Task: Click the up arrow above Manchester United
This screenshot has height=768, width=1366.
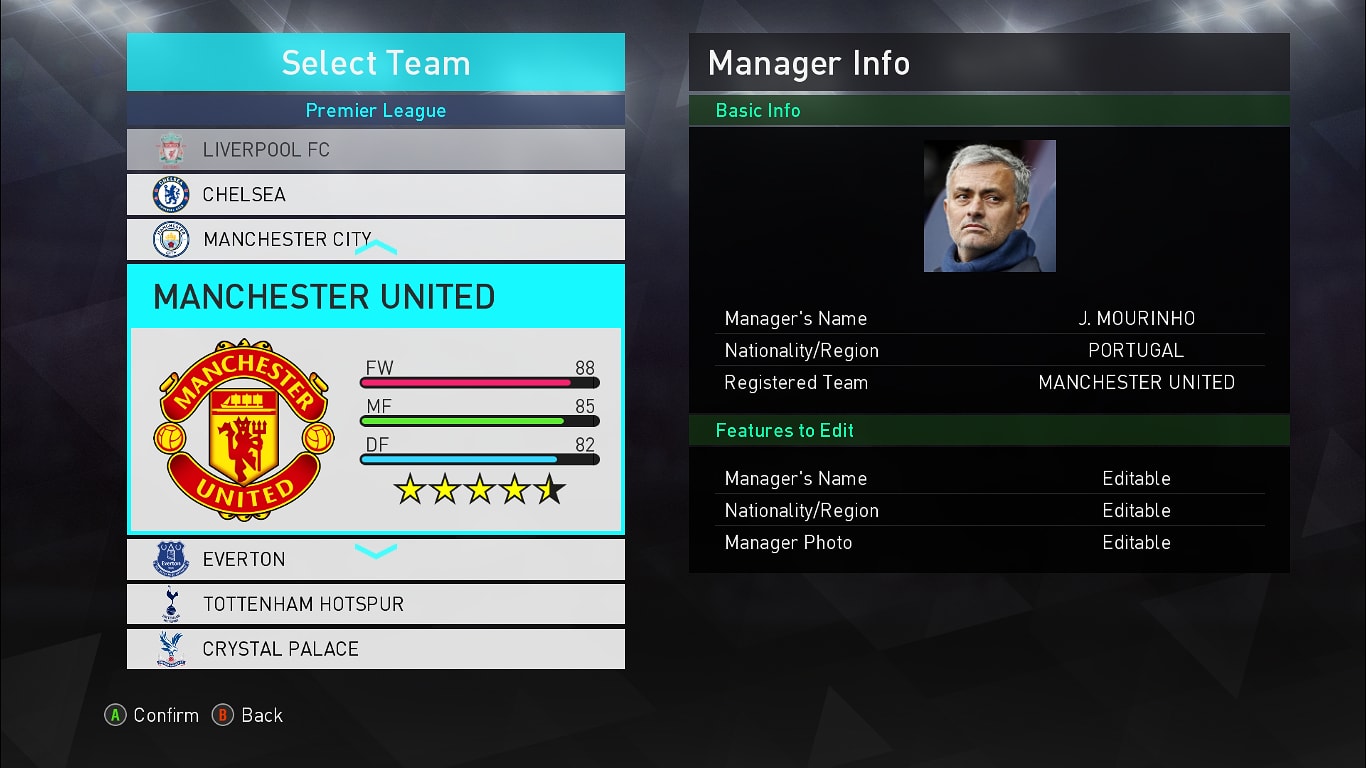Action: [x=376, y=247]
